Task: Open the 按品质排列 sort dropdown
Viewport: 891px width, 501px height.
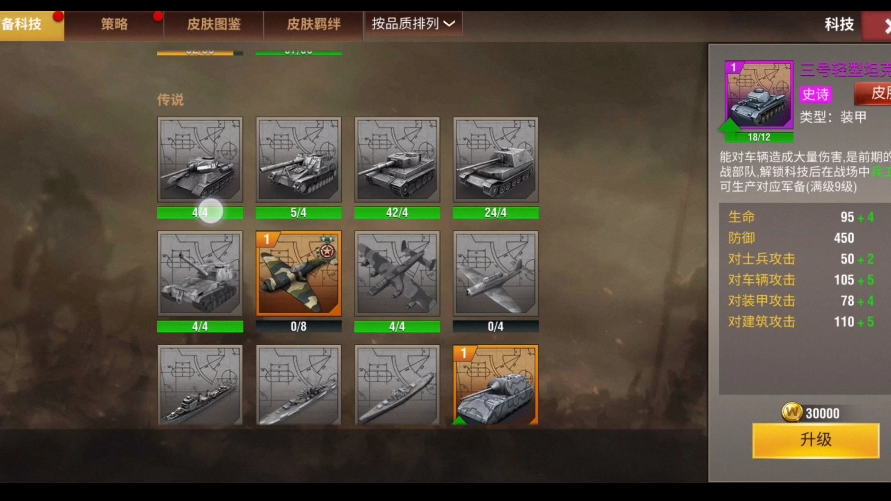Action: point(413,24)
